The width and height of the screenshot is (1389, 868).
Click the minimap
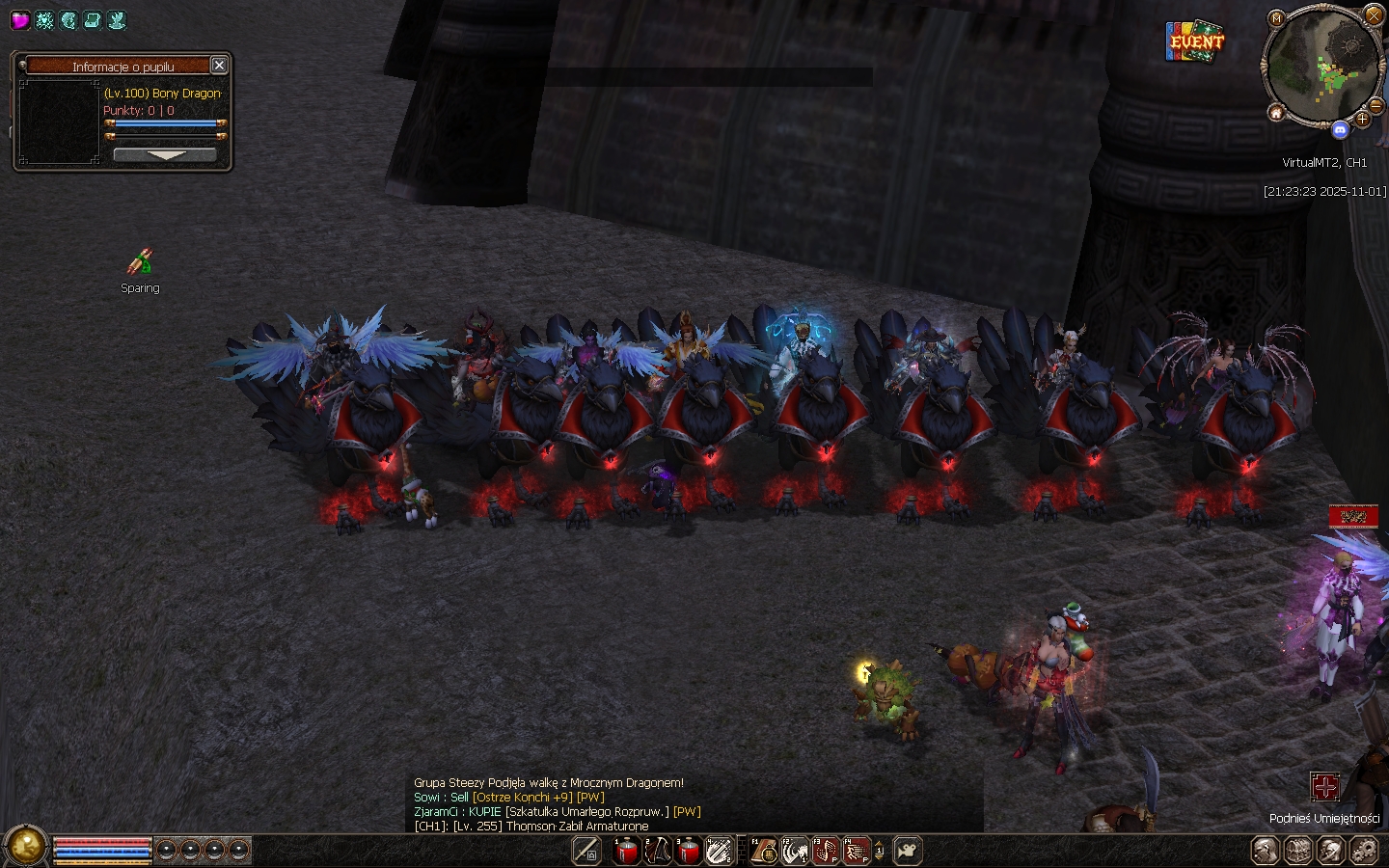tap(1322, 68)
